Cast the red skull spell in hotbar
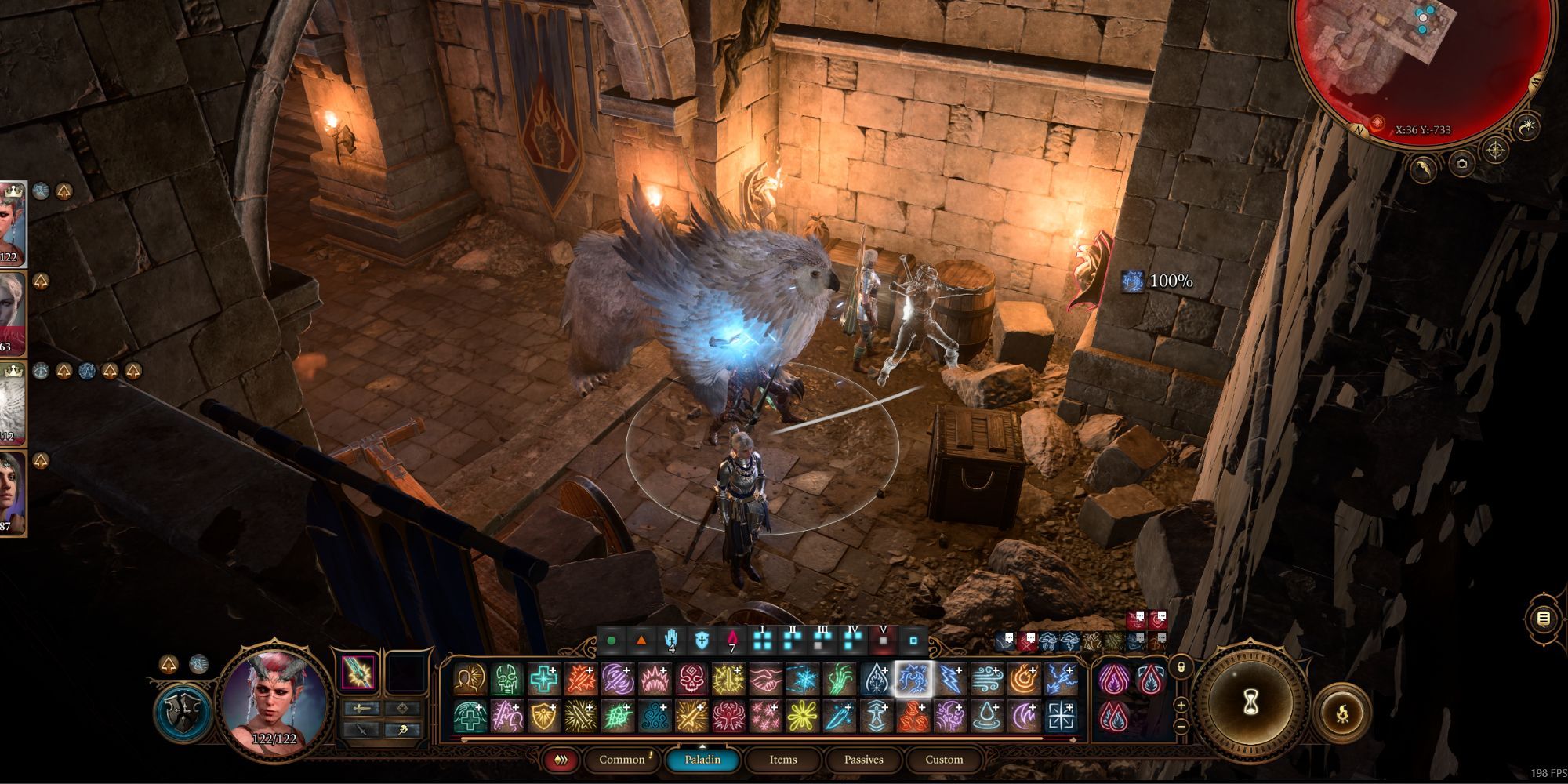This screenshot has height=784, width=1568. coord(691,679)
